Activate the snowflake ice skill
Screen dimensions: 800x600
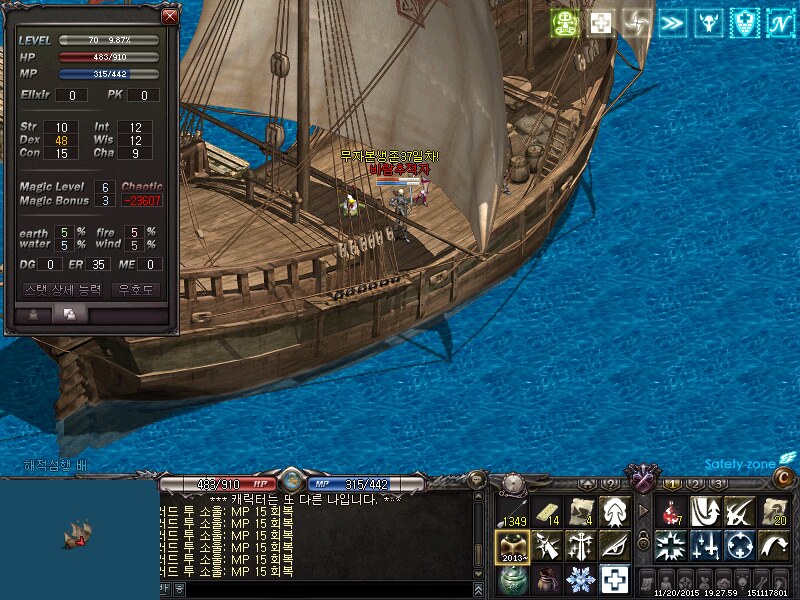tap(580, 579)
